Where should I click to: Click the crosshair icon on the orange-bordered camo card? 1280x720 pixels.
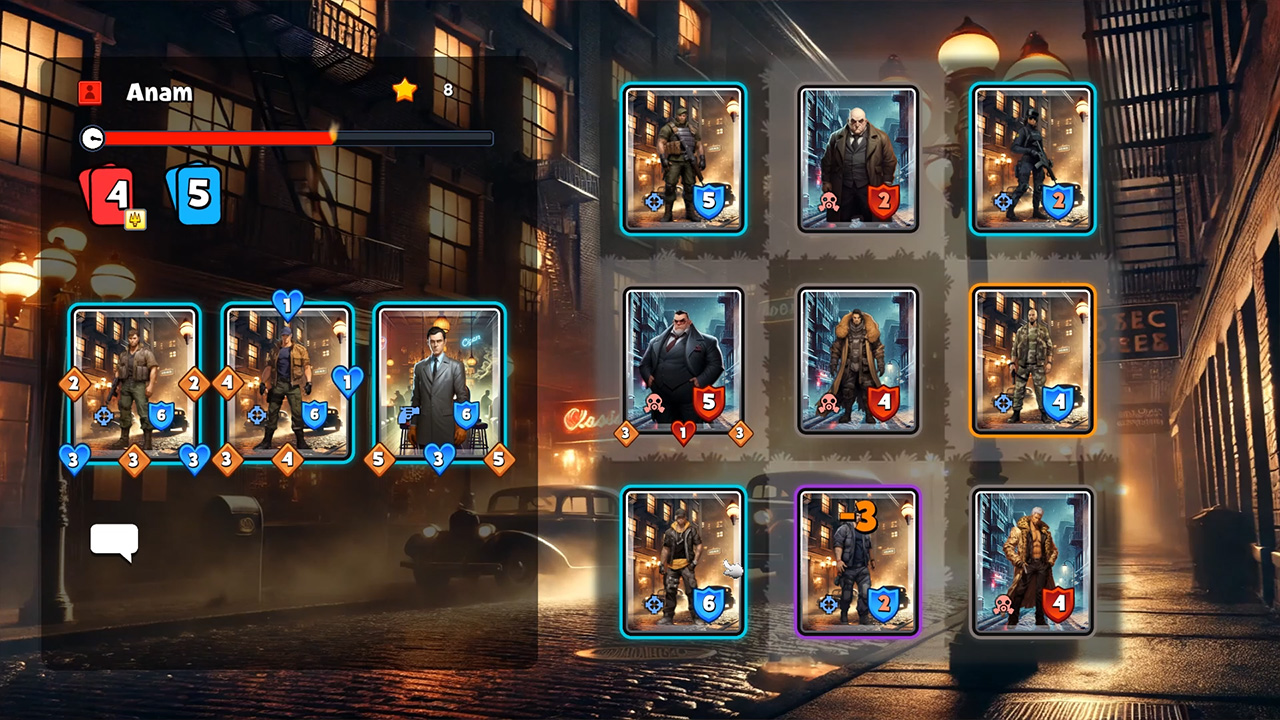pos(1001,403)
